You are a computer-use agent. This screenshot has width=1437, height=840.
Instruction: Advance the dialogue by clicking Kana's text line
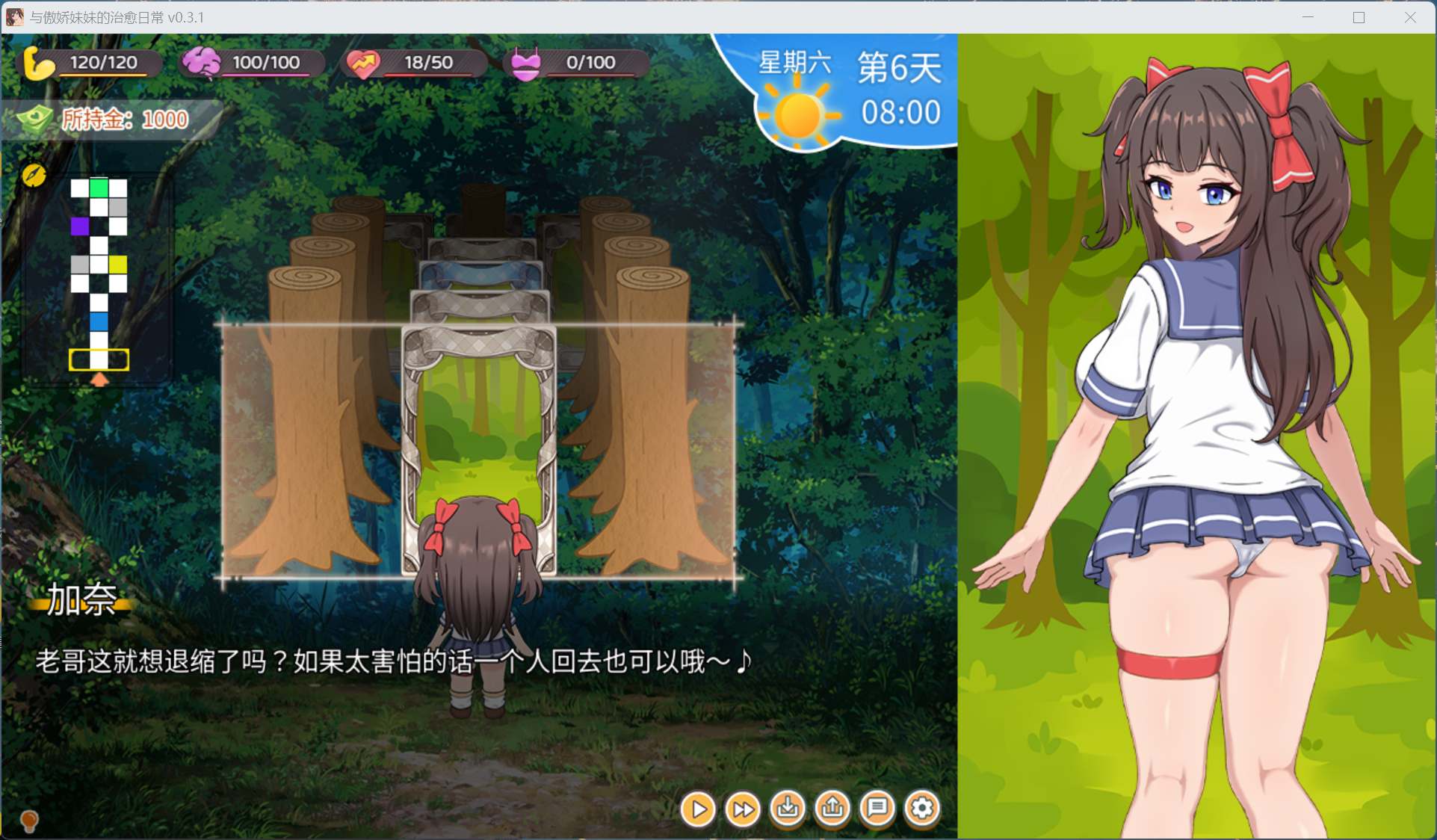[x=392, y=661]
